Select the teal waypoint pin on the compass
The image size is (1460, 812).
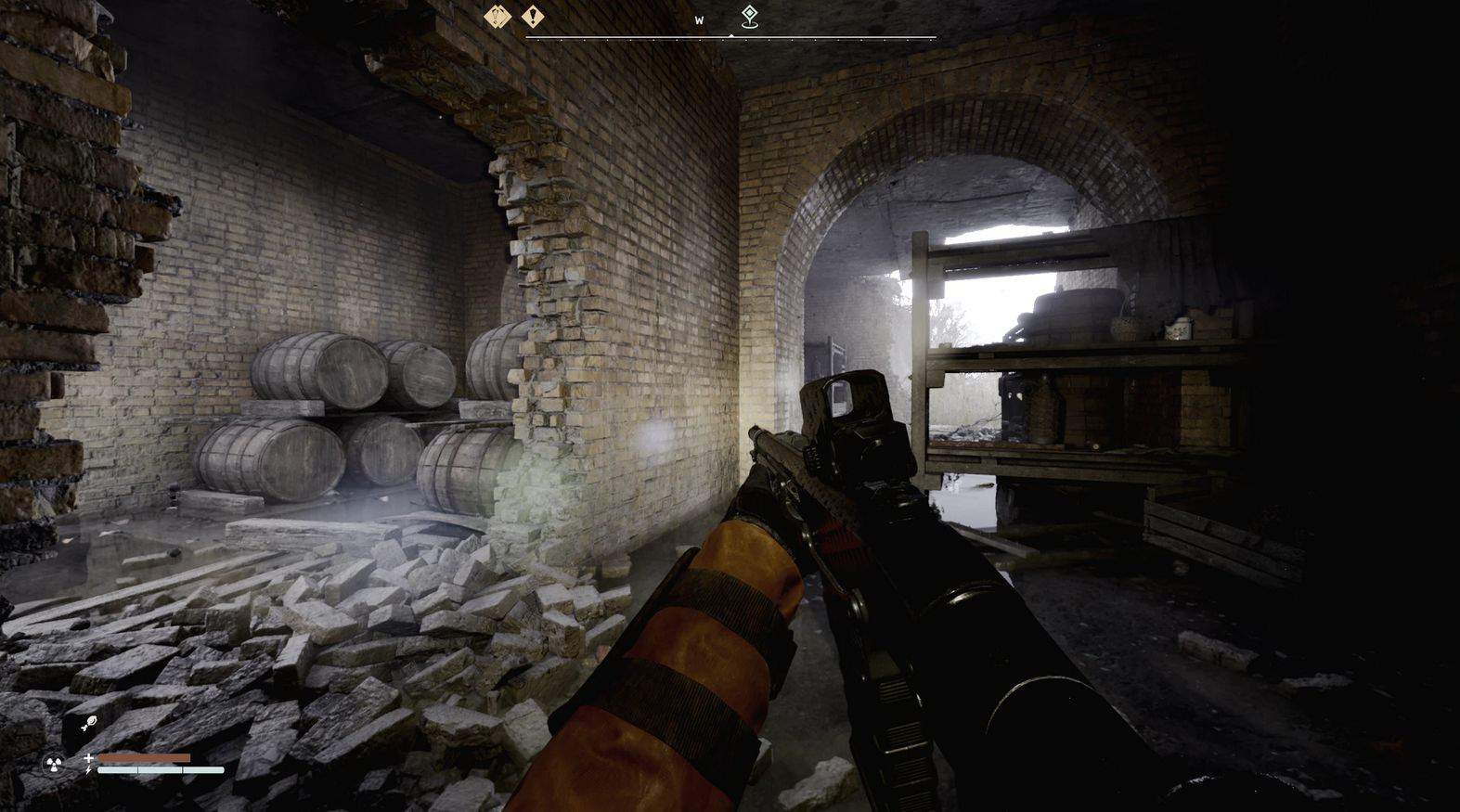point(749,16)
